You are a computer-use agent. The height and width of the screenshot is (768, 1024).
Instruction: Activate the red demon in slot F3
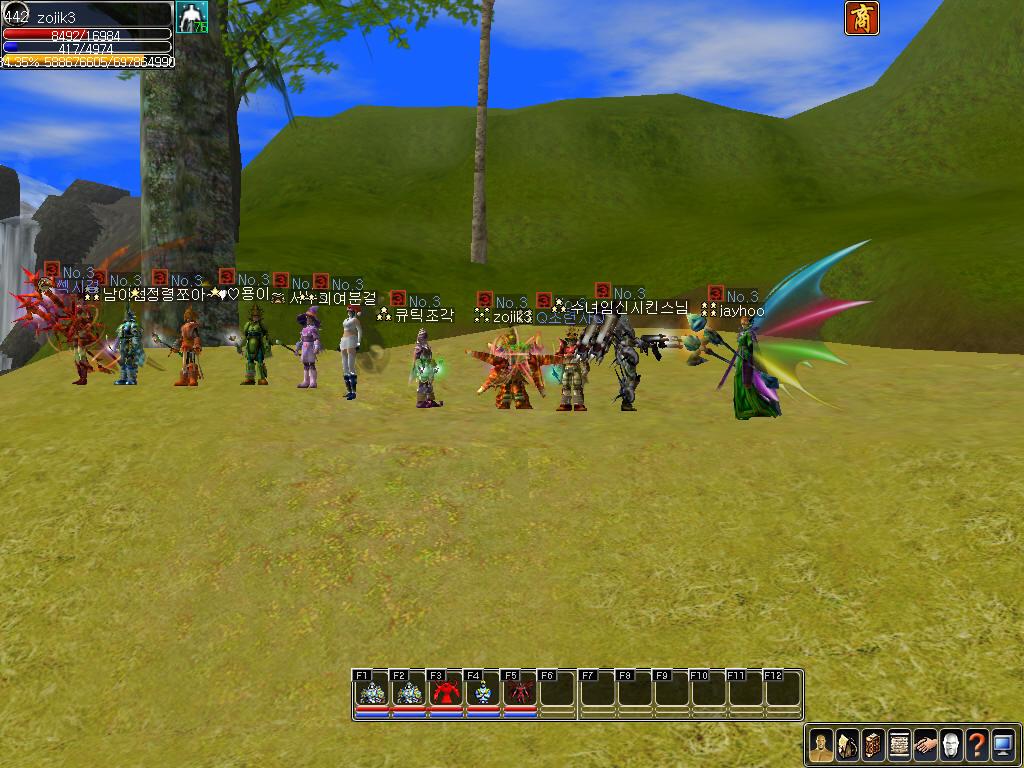click(446, 692)
